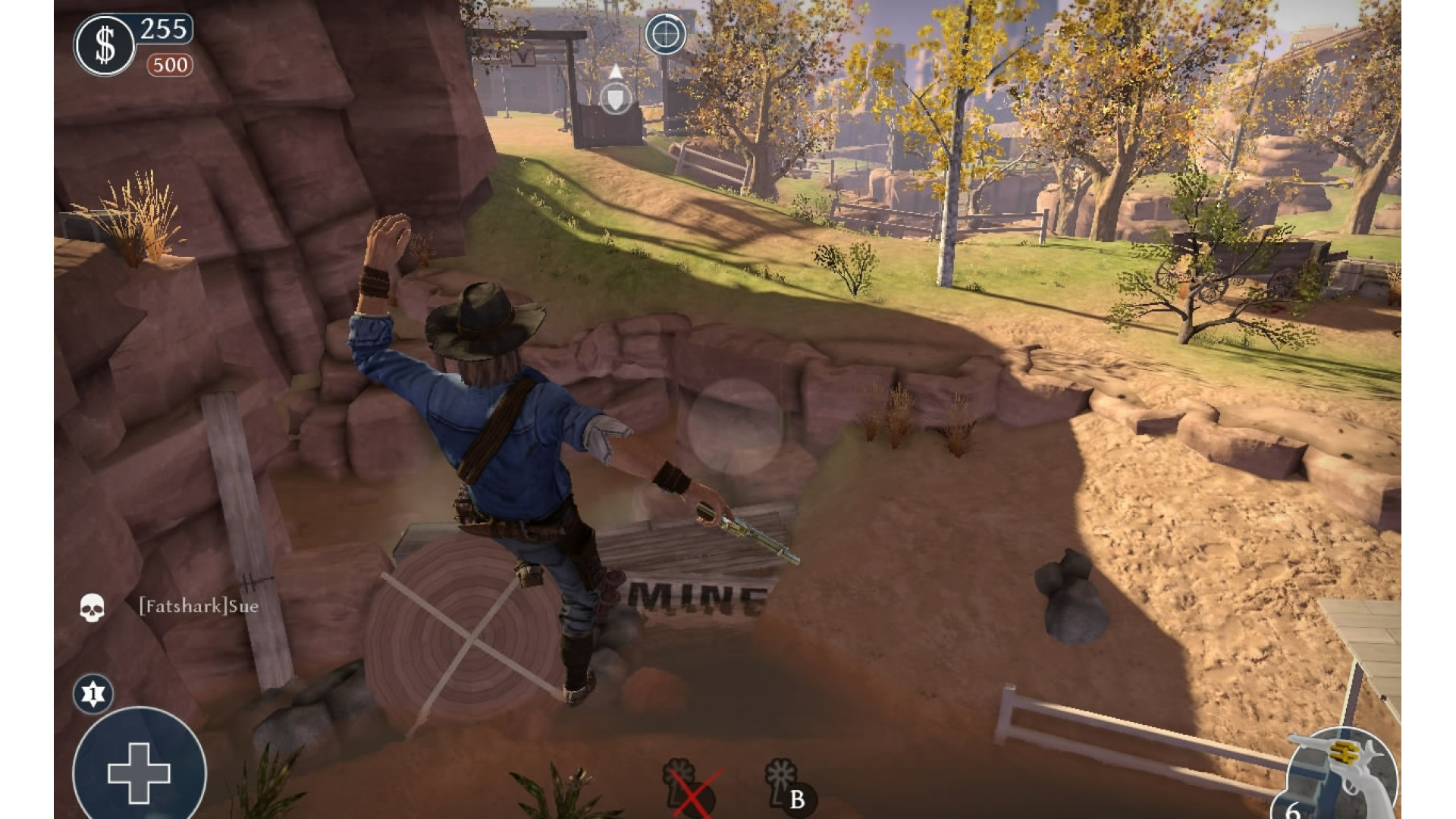Tap the dollar sign money icon
This screenshot has width=1456, height=819.
point(105,45)
